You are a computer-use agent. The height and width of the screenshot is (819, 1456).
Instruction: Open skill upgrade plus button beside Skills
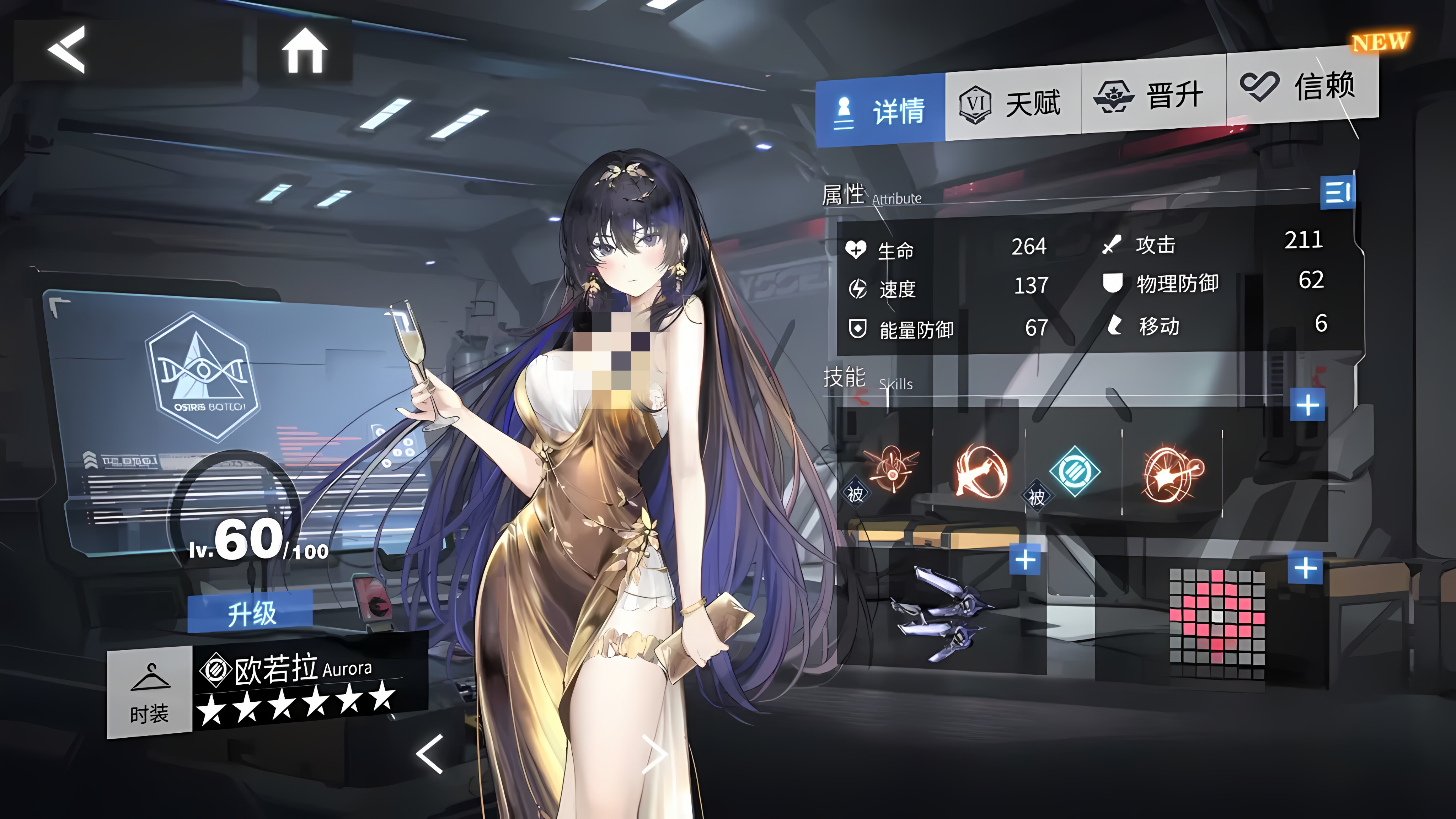click(1307, 405)
